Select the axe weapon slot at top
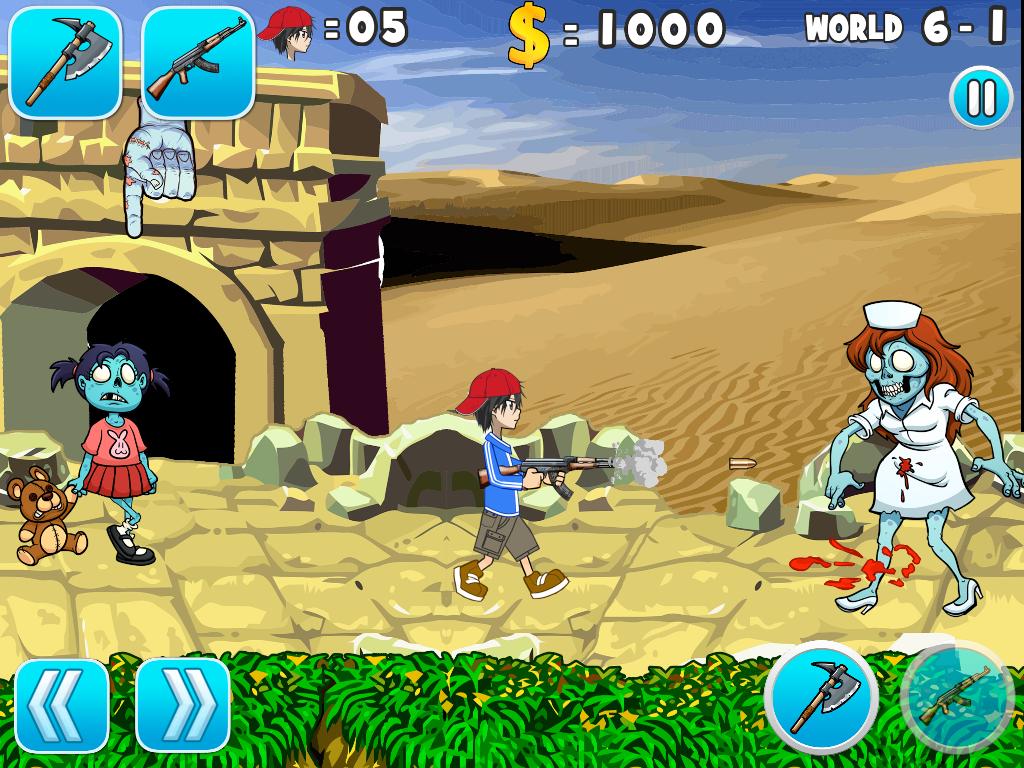The height and width of the screenshot is (768, 1024). point(65,62)
